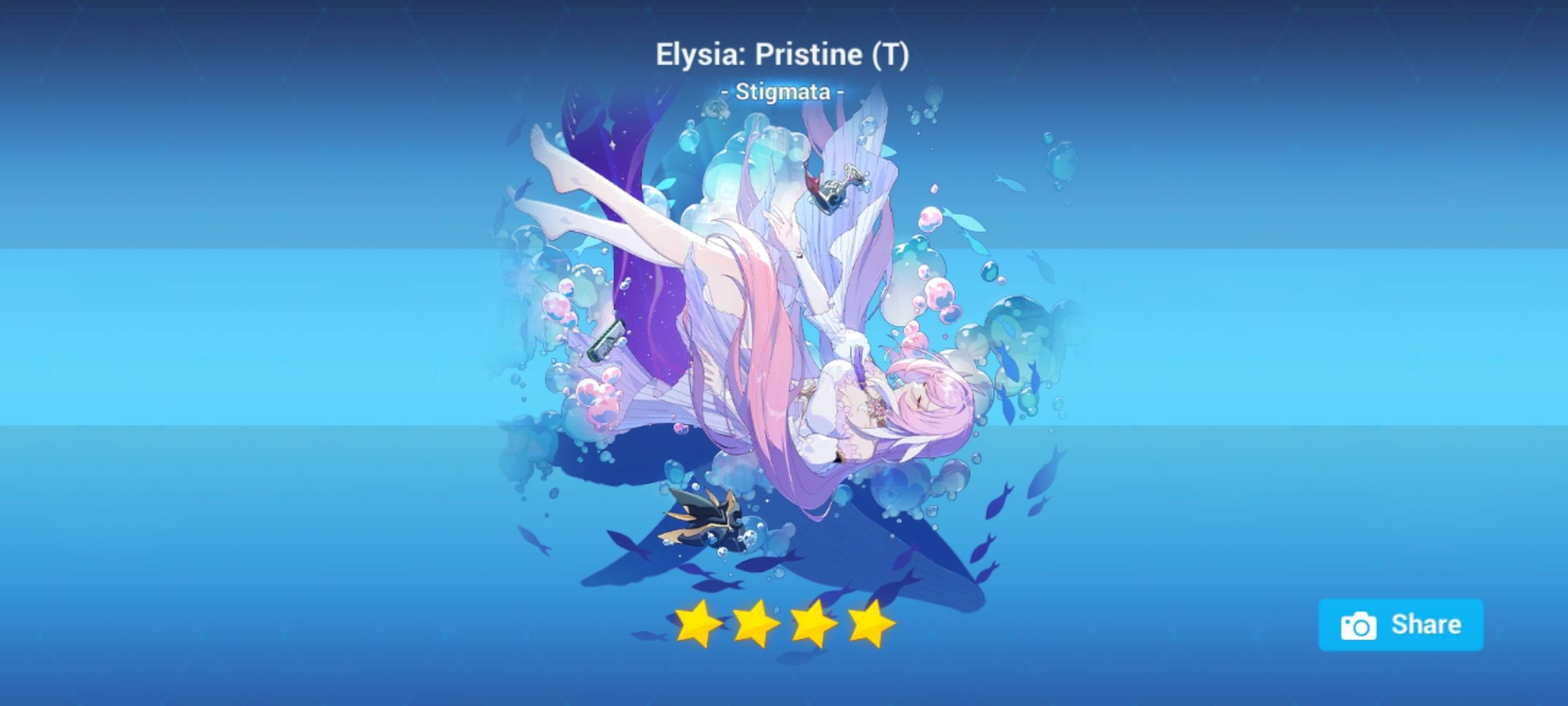
Task: Click the camera icon on the Share button
Action: point(1359,625)
